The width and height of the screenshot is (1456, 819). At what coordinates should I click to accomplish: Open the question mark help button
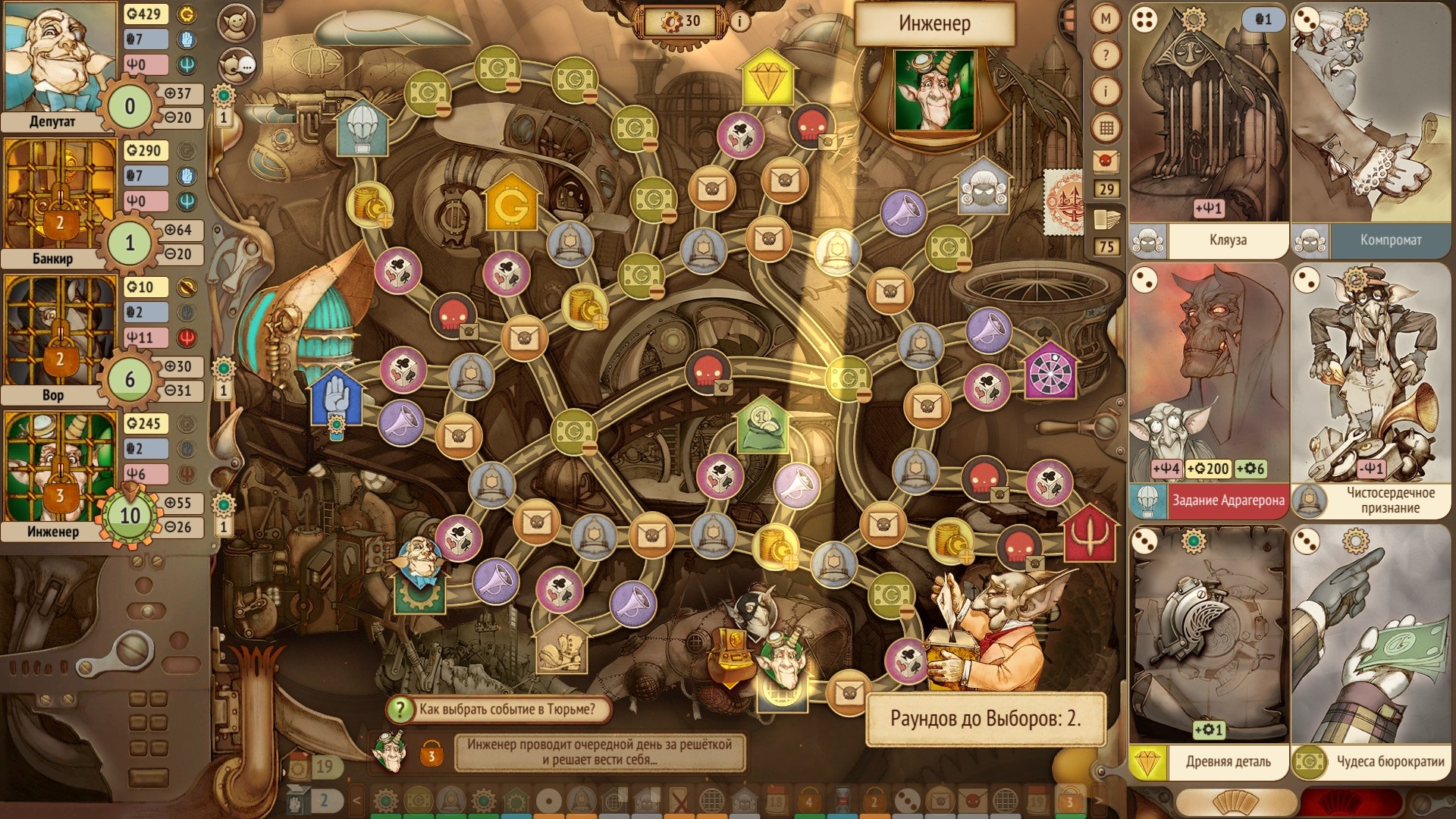point(1106,55)
